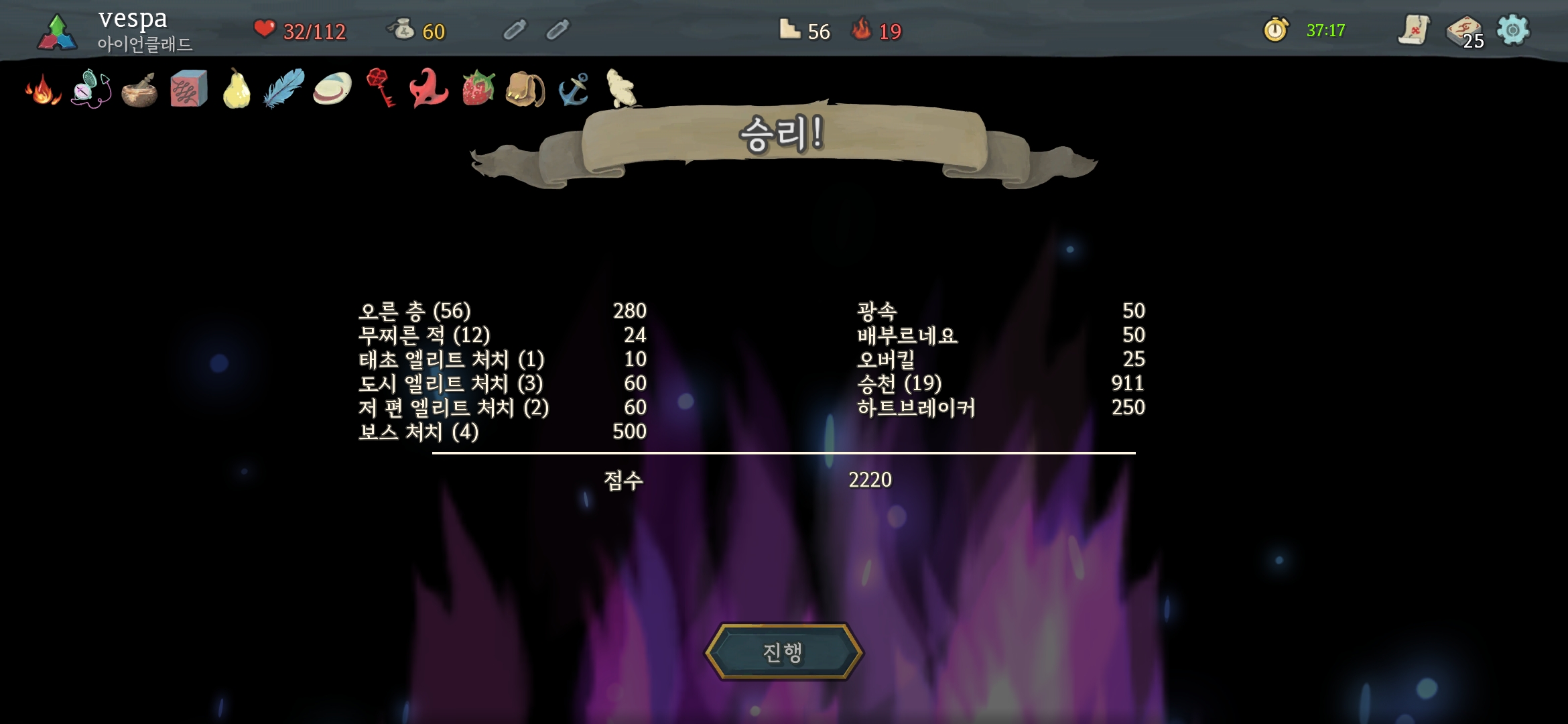
Task: View the deck with 25 cards
Action: pyautogui.click(x=1464, y=32)
